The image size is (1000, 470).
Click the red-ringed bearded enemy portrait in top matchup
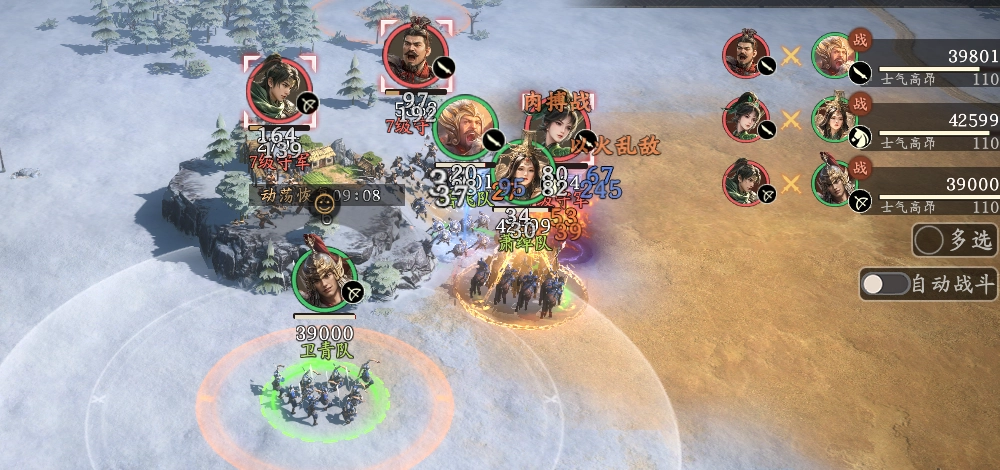pos(747,56)
